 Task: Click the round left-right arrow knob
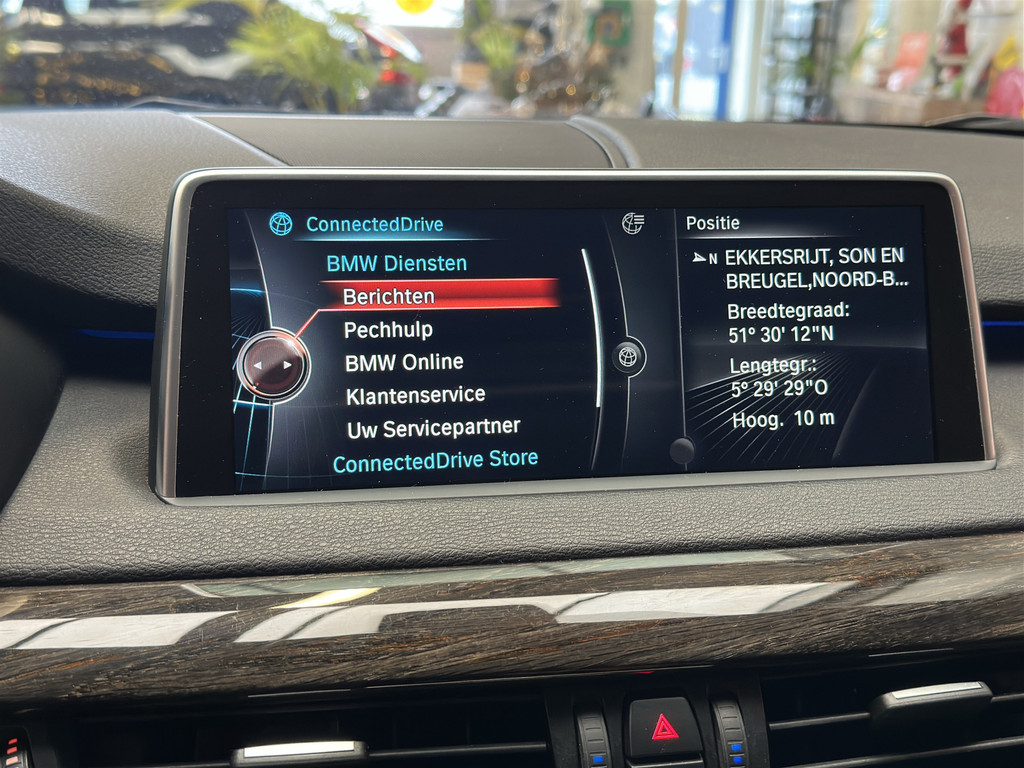pos(273,364)
